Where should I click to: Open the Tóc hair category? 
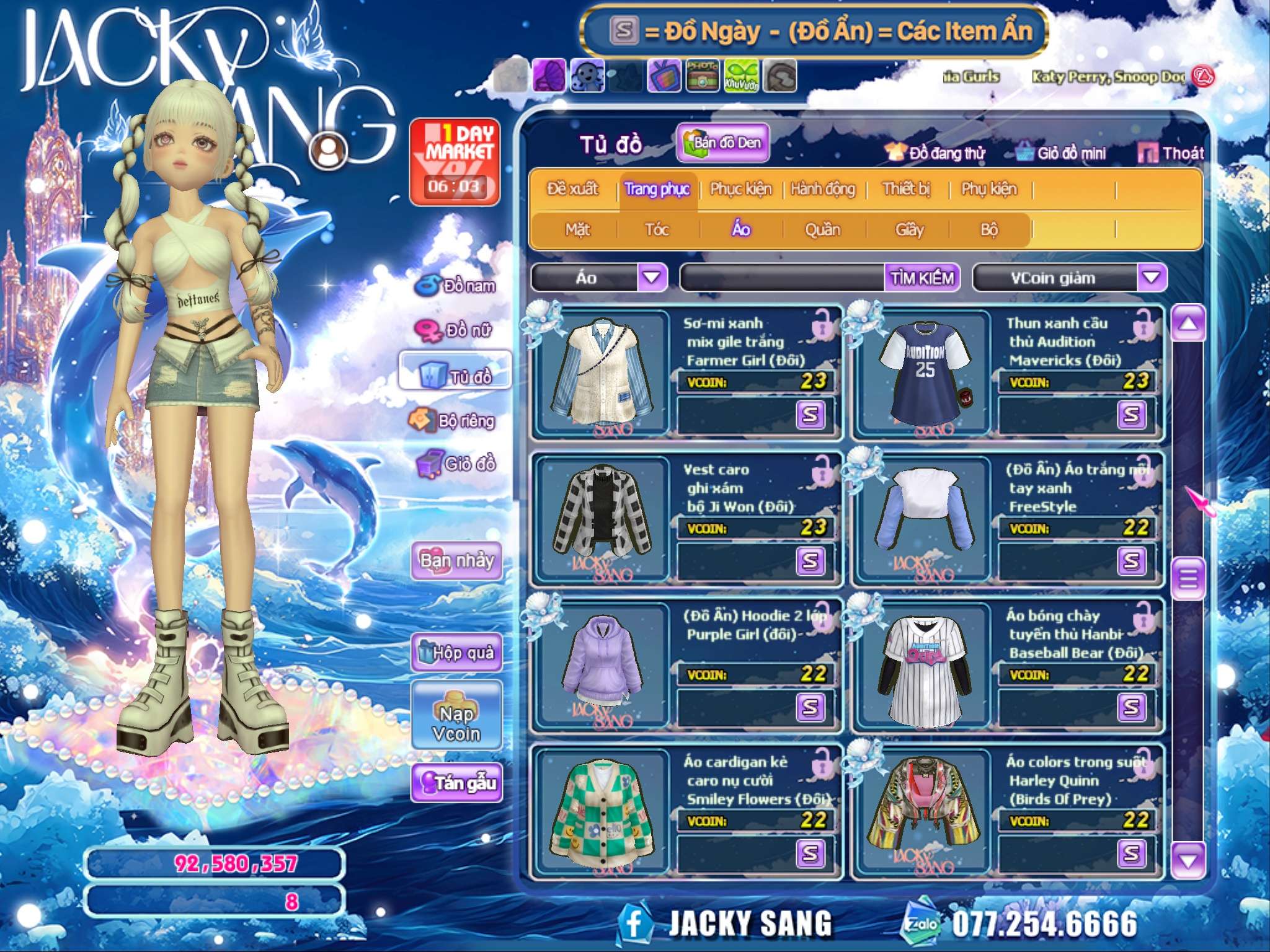(x=657, y=230)
